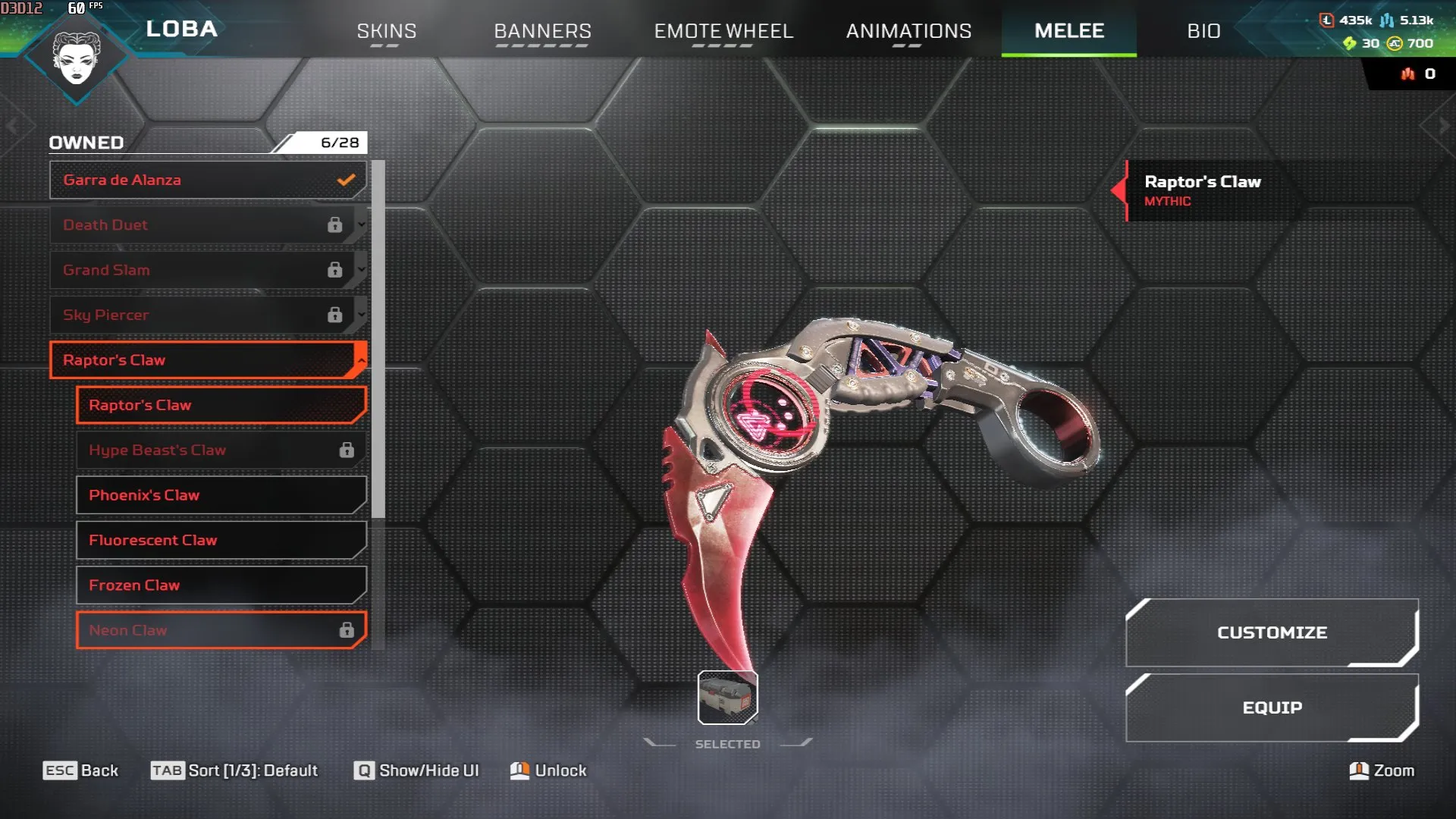Switch to the BANNERS tab
Viewport: 1456px width, 819px height.
542,32
